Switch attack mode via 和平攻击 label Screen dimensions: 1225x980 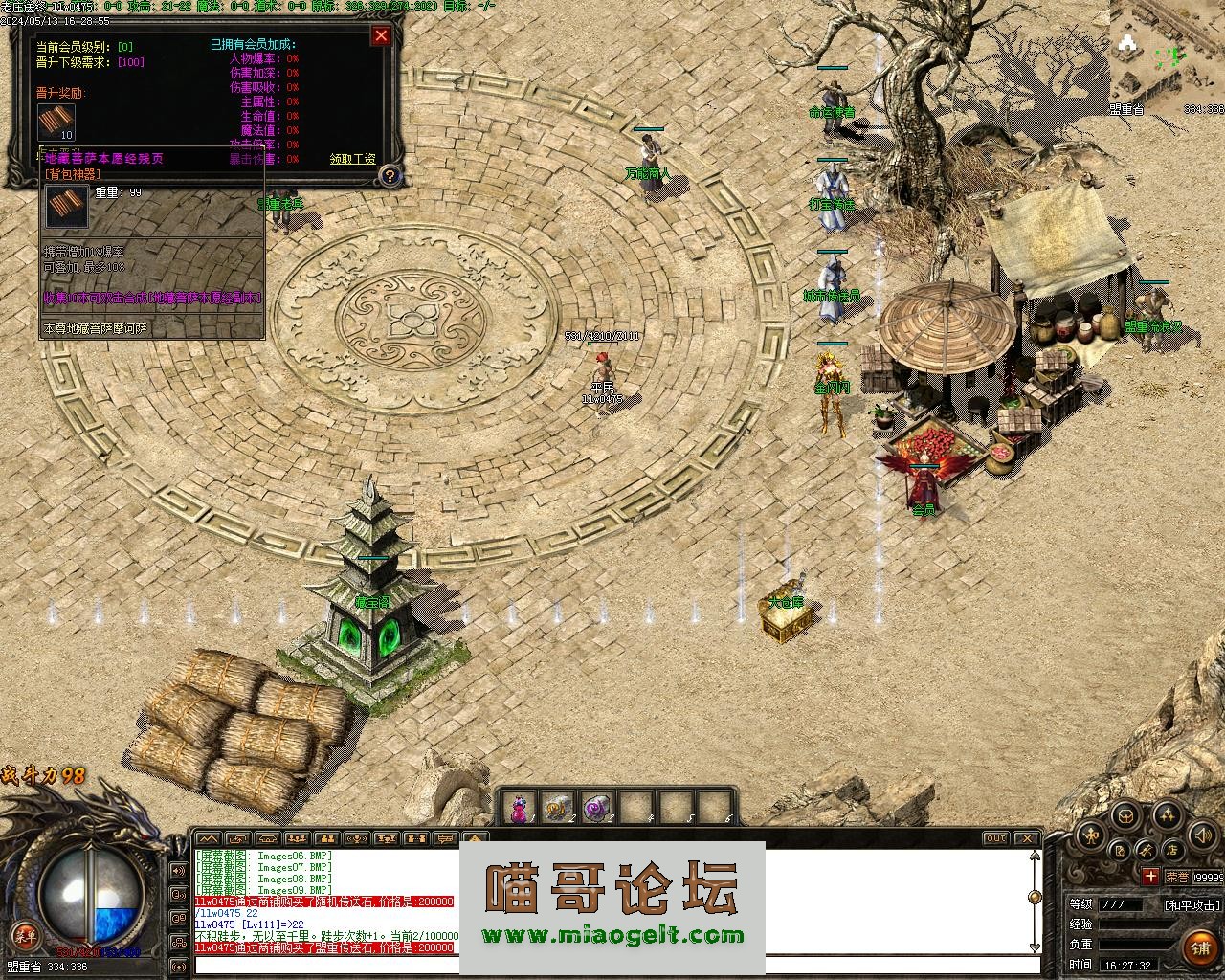(1192, 904)
